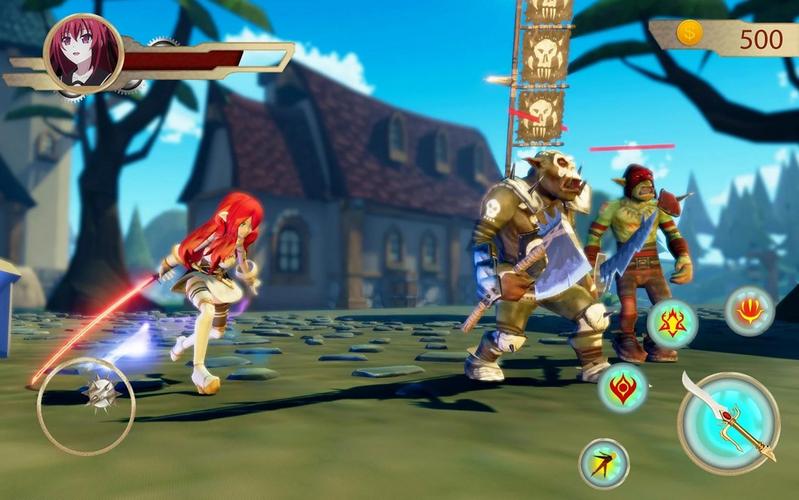Activate the dash strike skill icon

point(604,463)
